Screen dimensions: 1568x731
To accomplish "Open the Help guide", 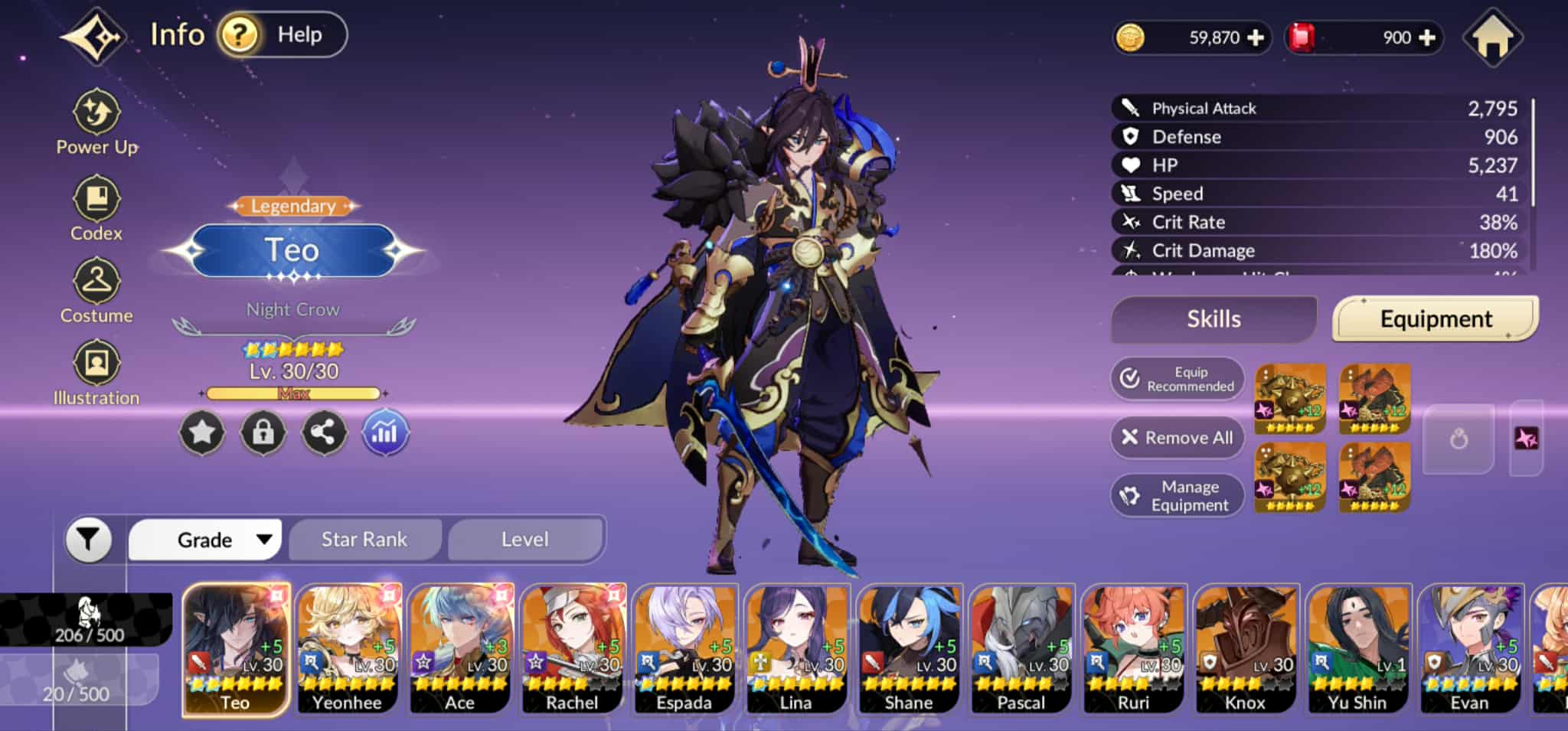I will [282, 34].
